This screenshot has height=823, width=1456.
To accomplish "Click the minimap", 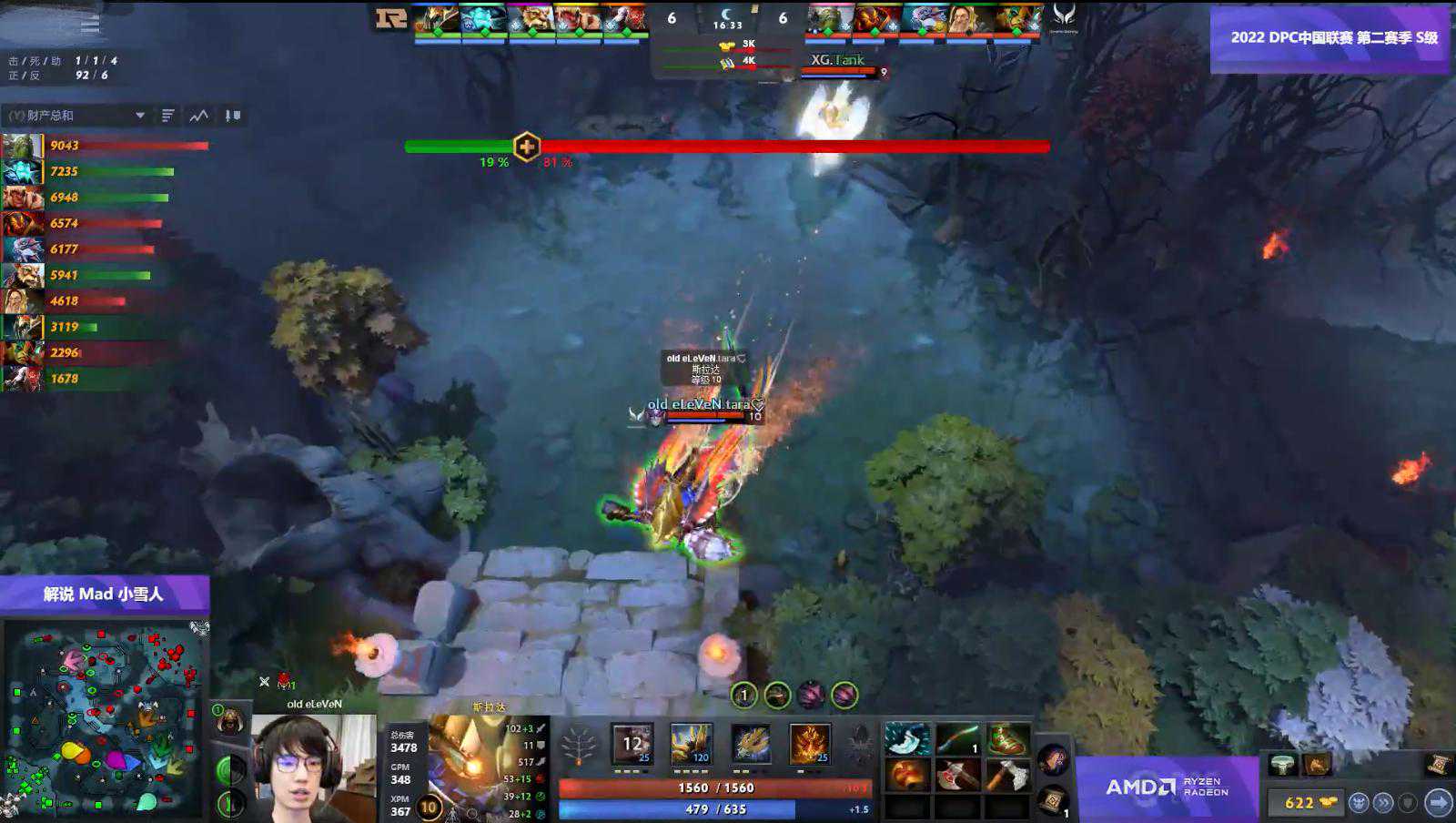I will coord(105,719).
